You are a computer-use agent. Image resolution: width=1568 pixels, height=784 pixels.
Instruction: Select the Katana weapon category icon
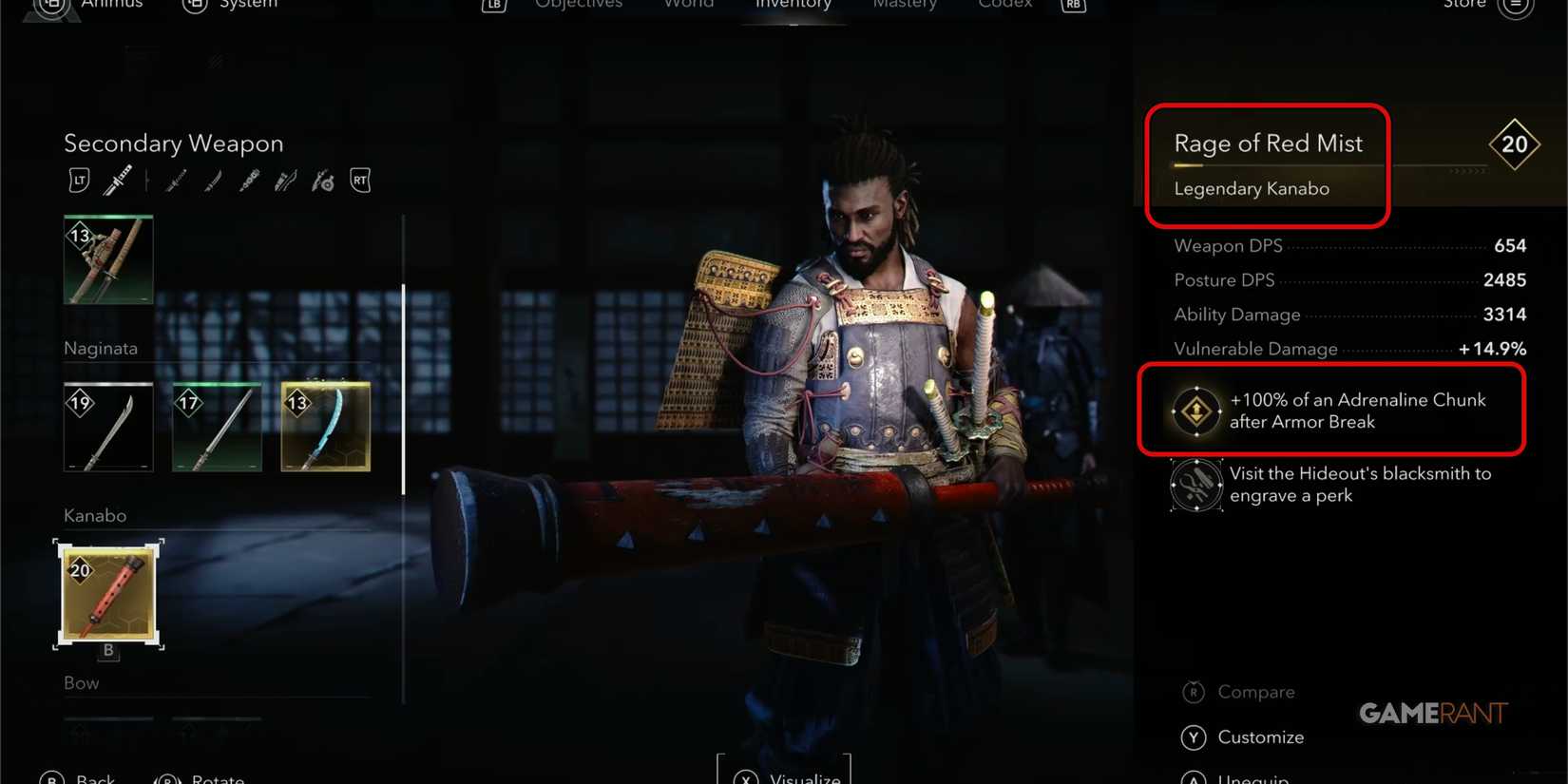click(118, 181)
